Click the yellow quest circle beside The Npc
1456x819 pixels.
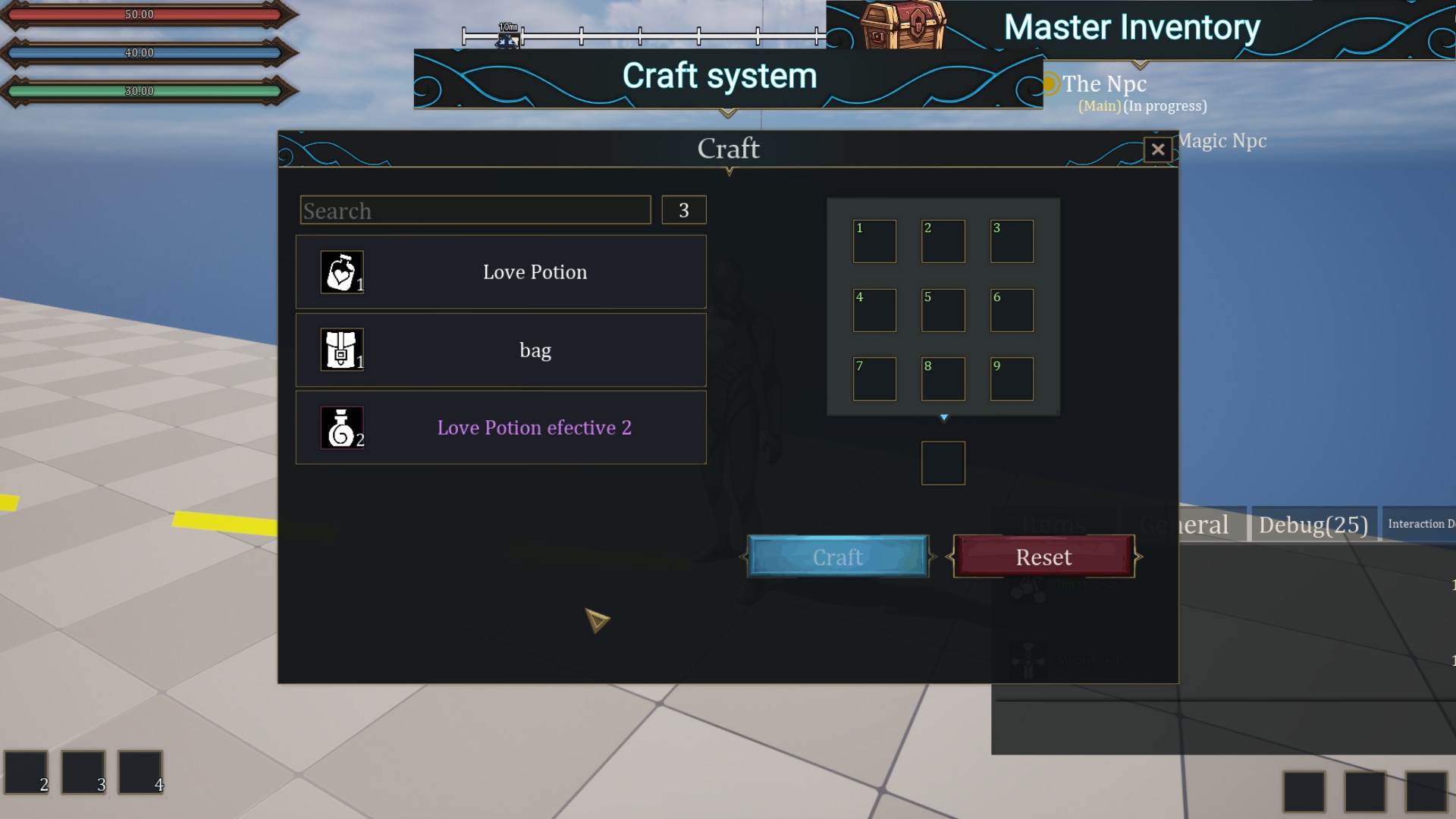pyautogui.click(x=1051, y=83)
